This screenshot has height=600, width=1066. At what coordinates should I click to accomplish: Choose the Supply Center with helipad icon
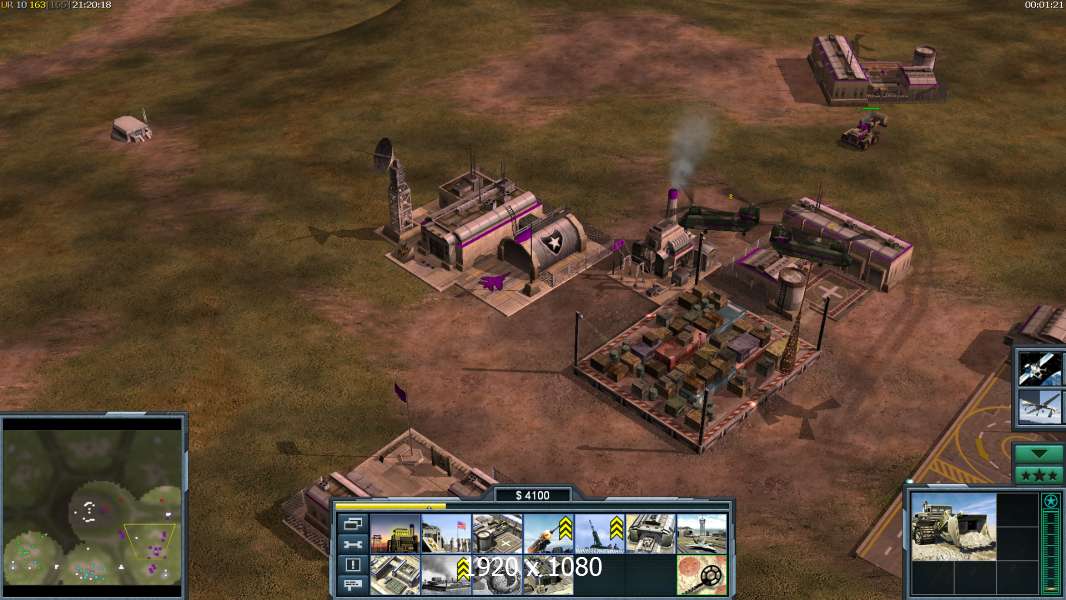[497, 534]
